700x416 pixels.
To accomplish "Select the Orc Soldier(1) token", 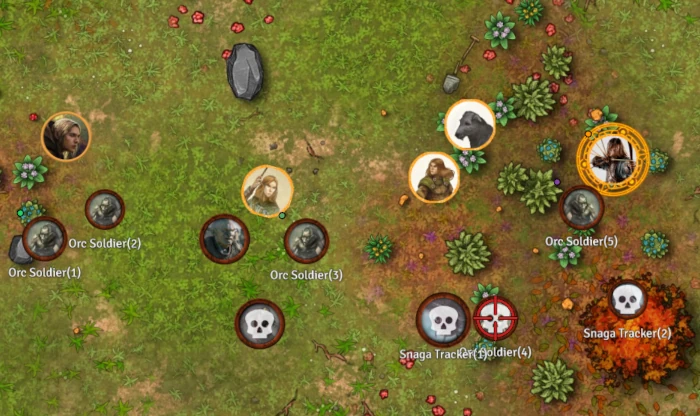I will click(44, 238).
